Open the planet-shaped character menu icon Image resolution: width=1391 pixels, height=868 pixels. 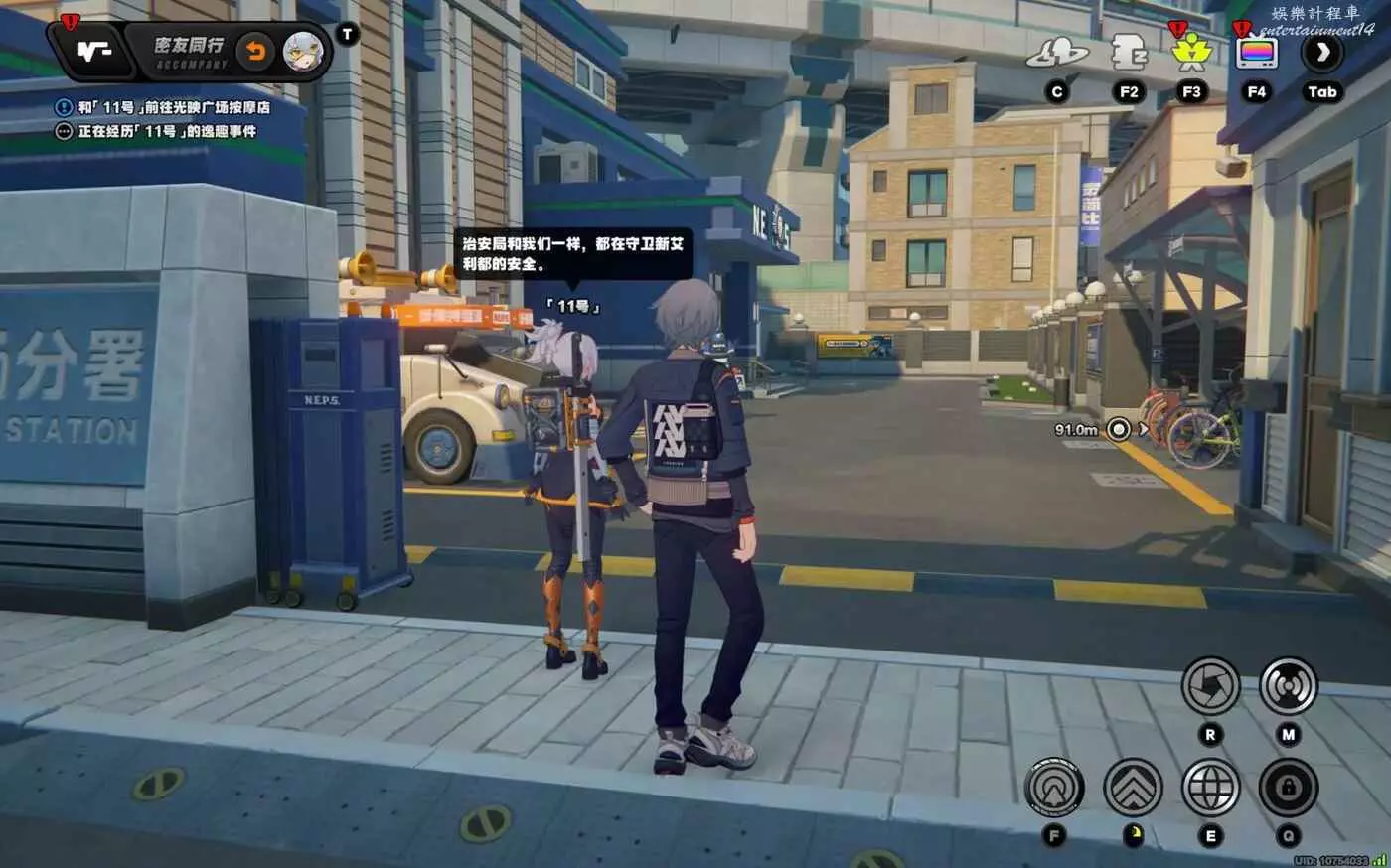[x=1057, y=53]
